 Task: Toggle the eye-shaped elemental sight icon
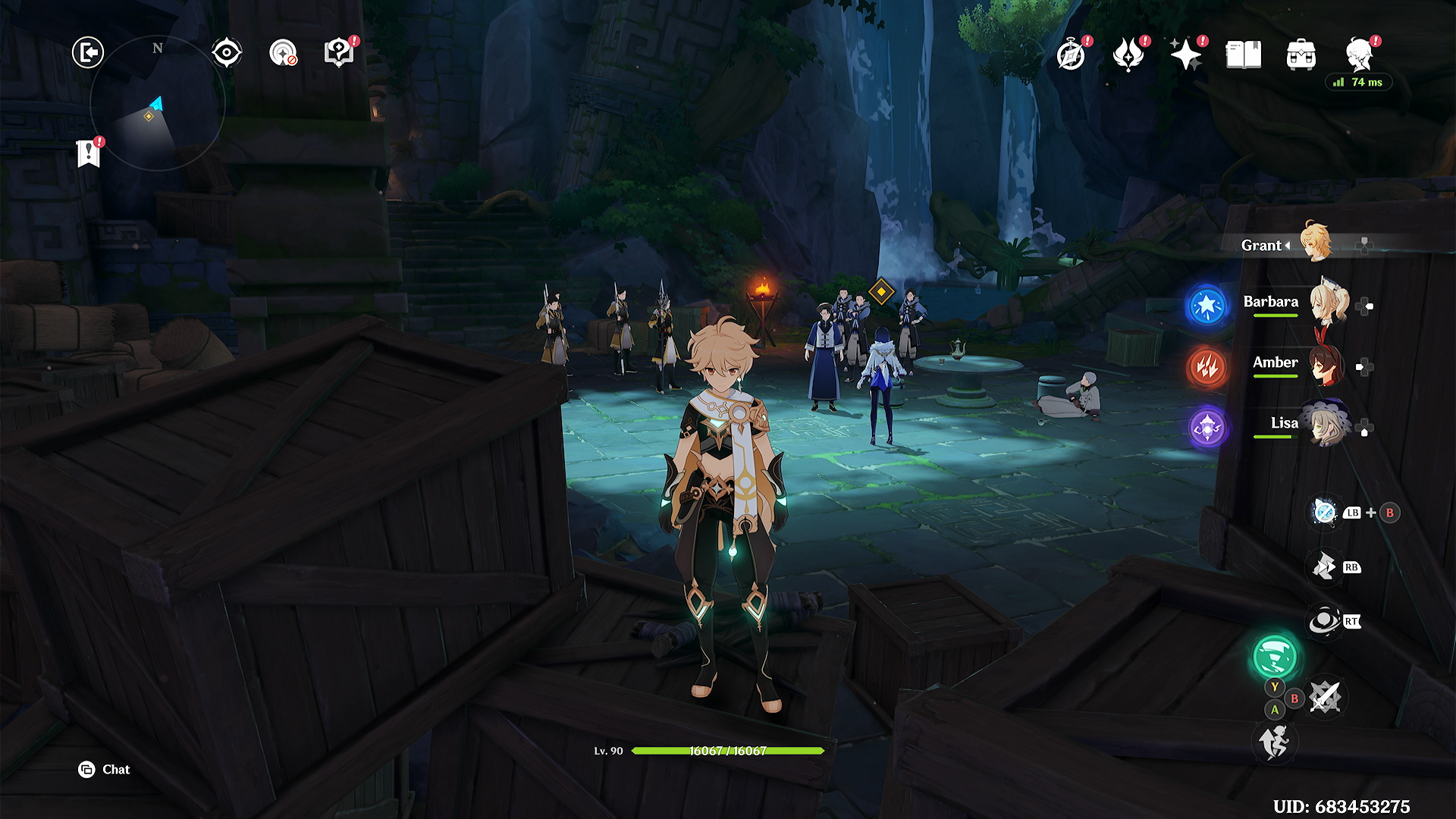tap(227, 53)
